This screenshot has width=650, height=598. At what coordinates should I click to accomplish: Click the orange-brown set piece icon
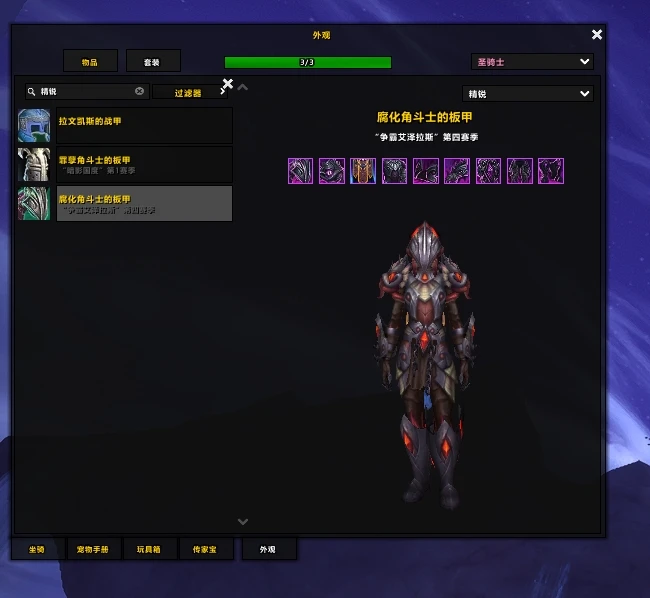(363, 171)
